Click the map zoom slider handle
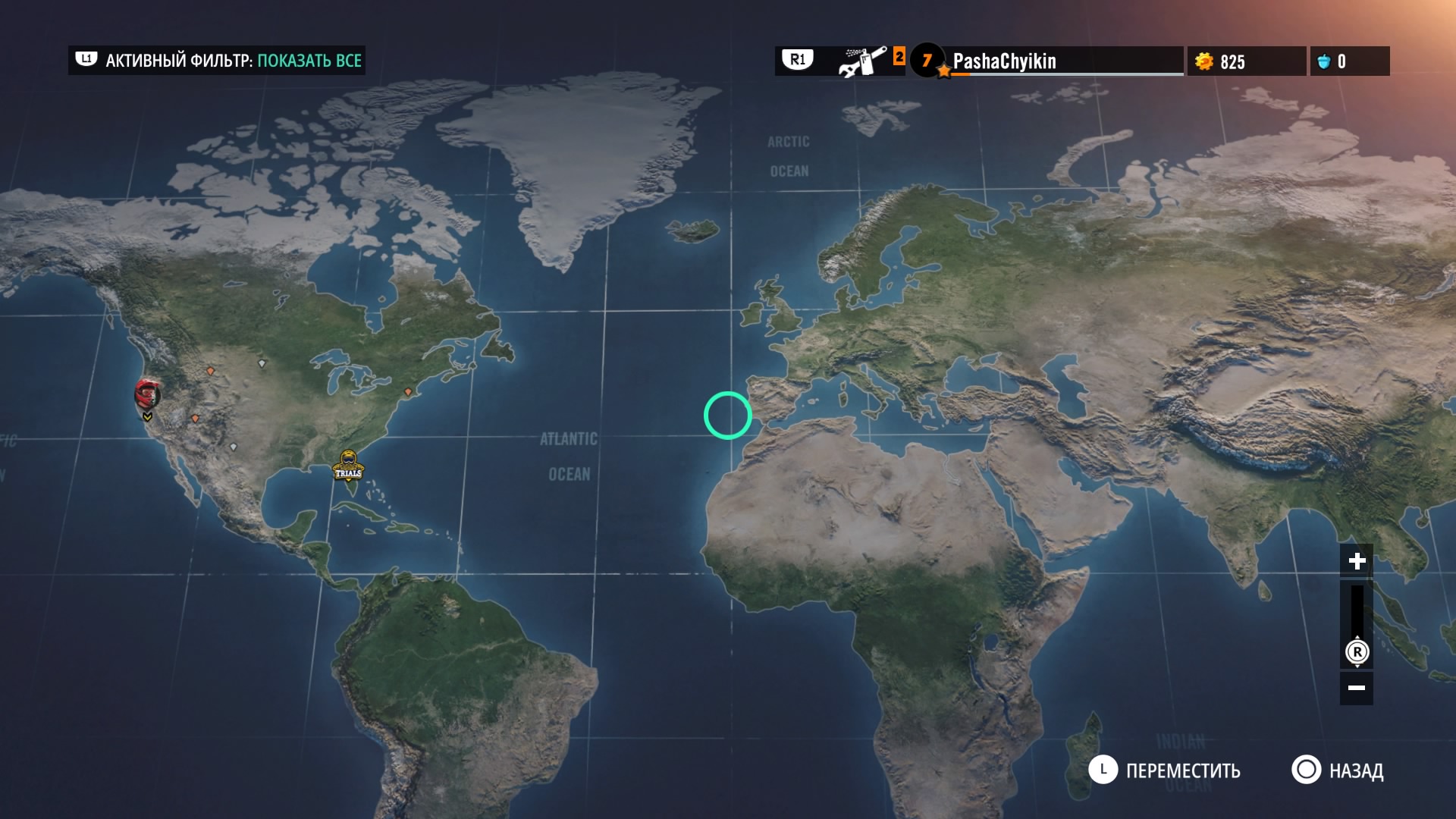Viewport: 1456px width, 819px height. (1357, 652)
